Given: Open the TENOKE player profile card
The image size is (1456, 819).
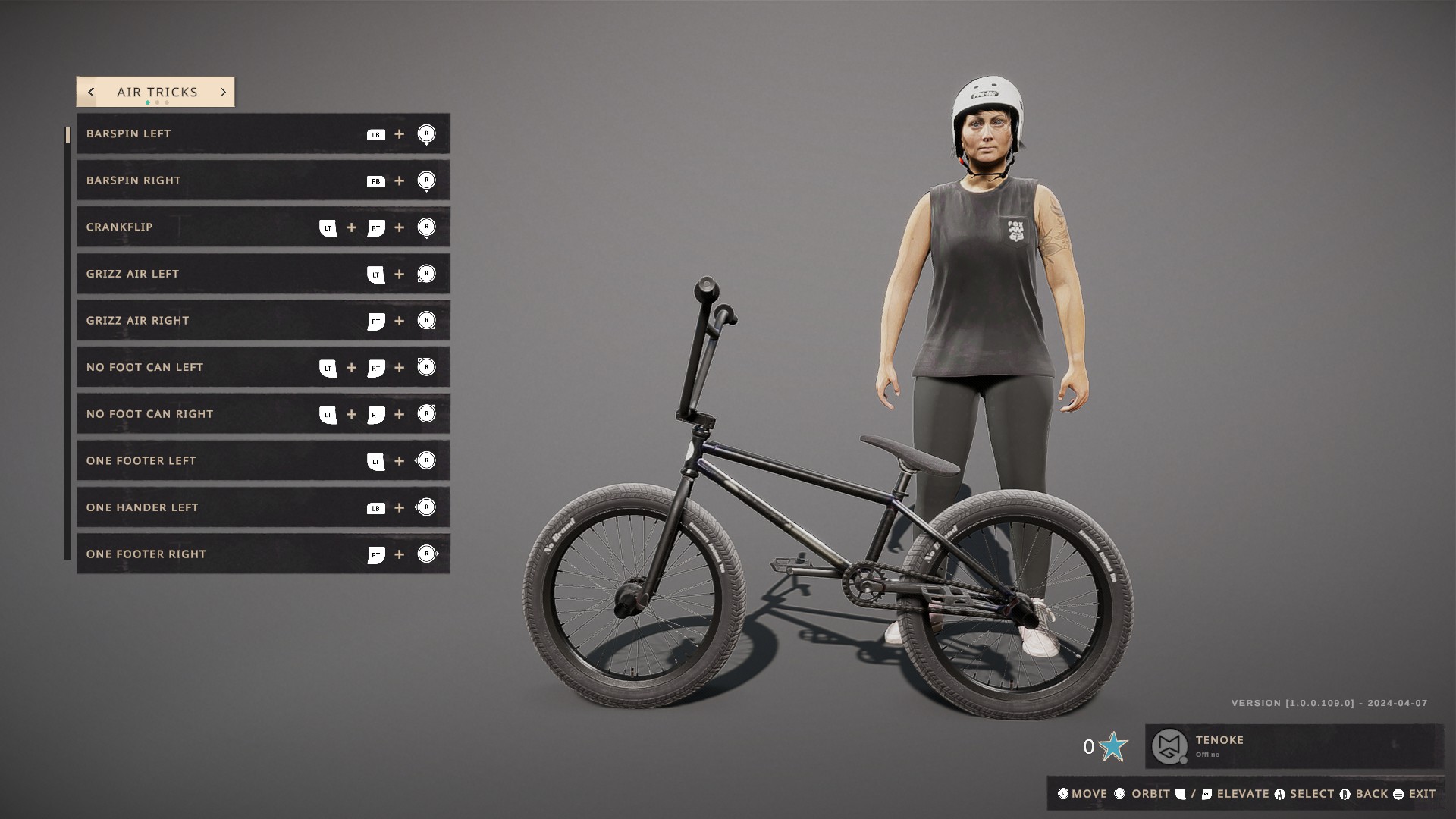Looking at the screenshot, I should tap(1293, 746).
